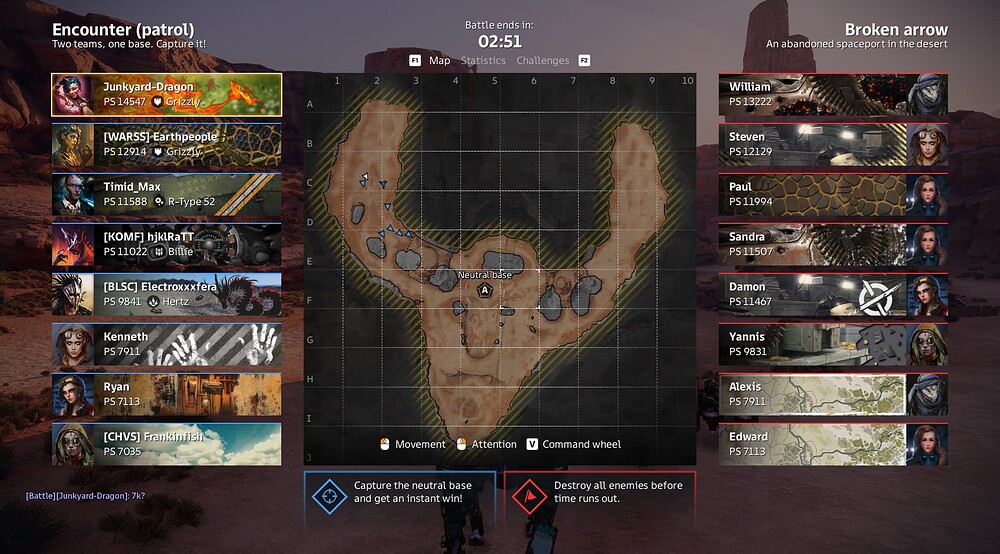Pick the [BLSC] Electroxxxfera player row

(x=167, y=294)
